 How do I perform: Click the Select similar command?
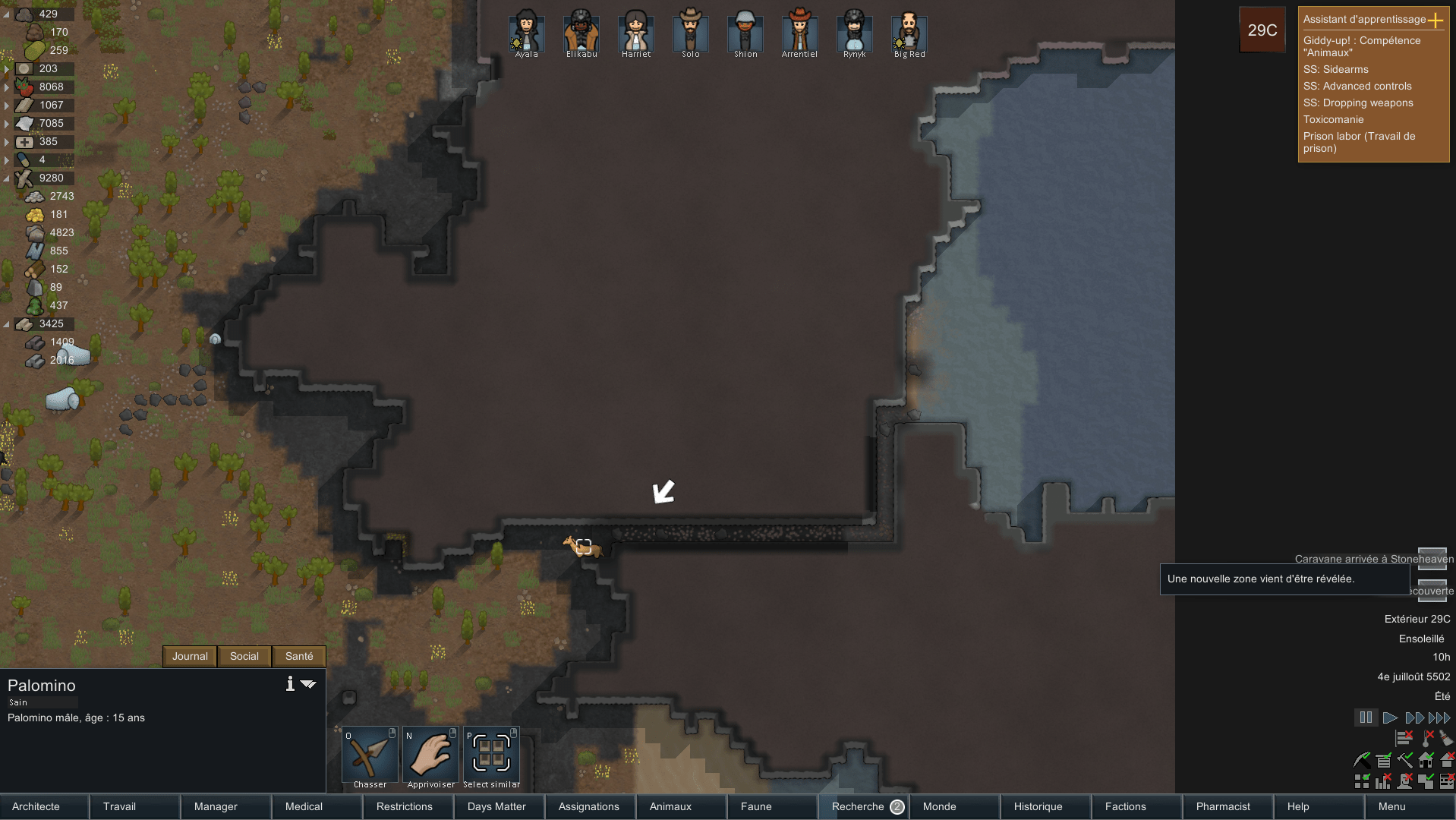pos(490,755)
